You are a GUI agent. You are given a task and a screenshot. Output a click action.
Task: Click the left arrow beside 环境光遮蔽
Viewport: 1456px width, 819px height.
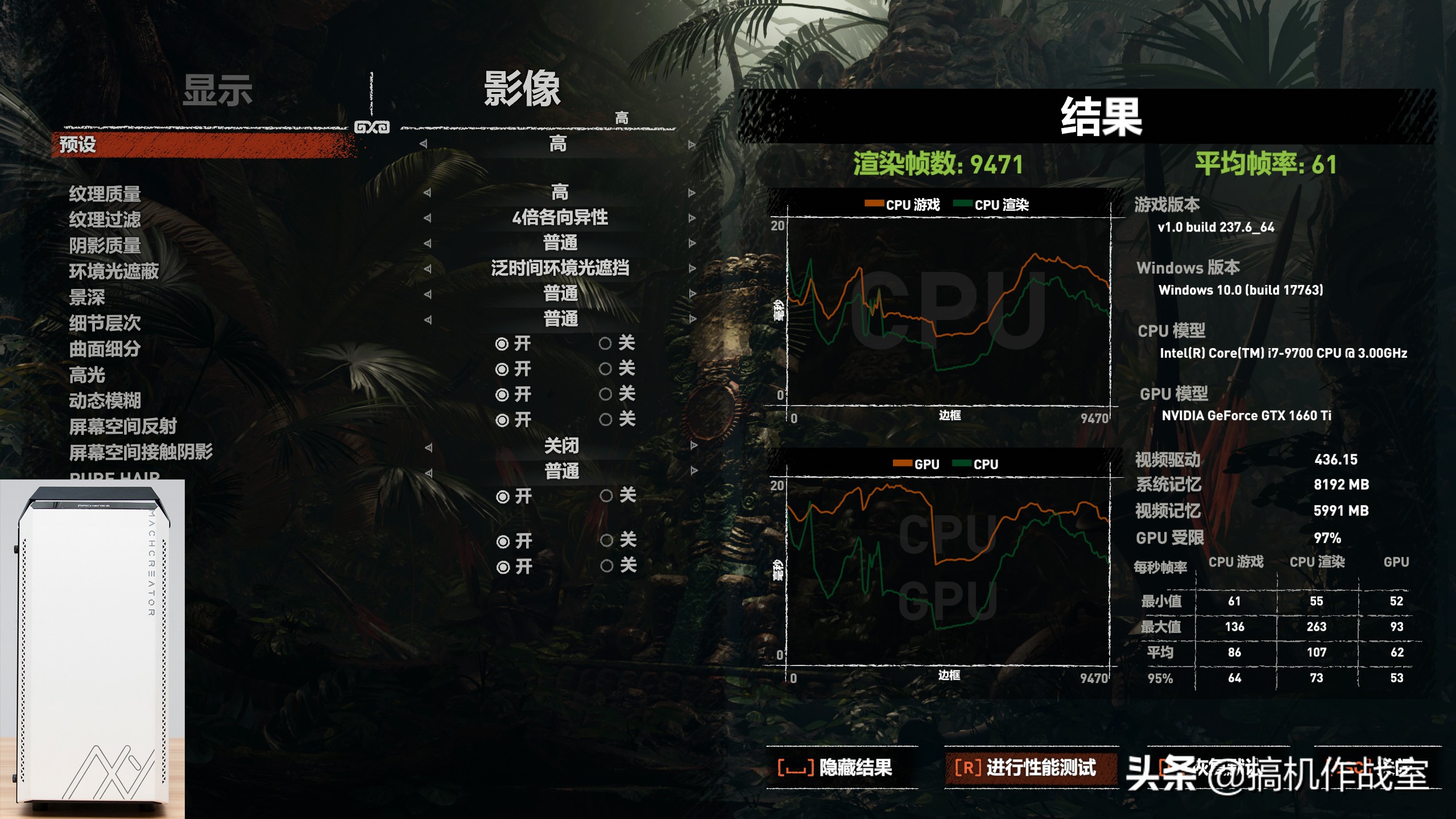[x=428, y=269]
